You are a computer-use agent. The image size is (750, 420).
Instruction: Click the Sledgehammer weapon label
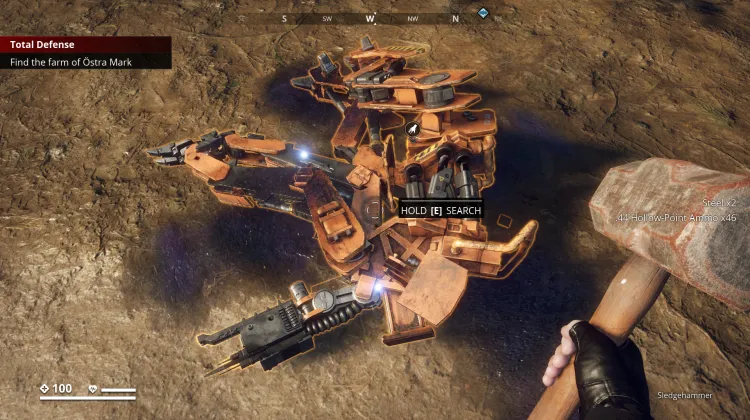click(x=684, y=395)
